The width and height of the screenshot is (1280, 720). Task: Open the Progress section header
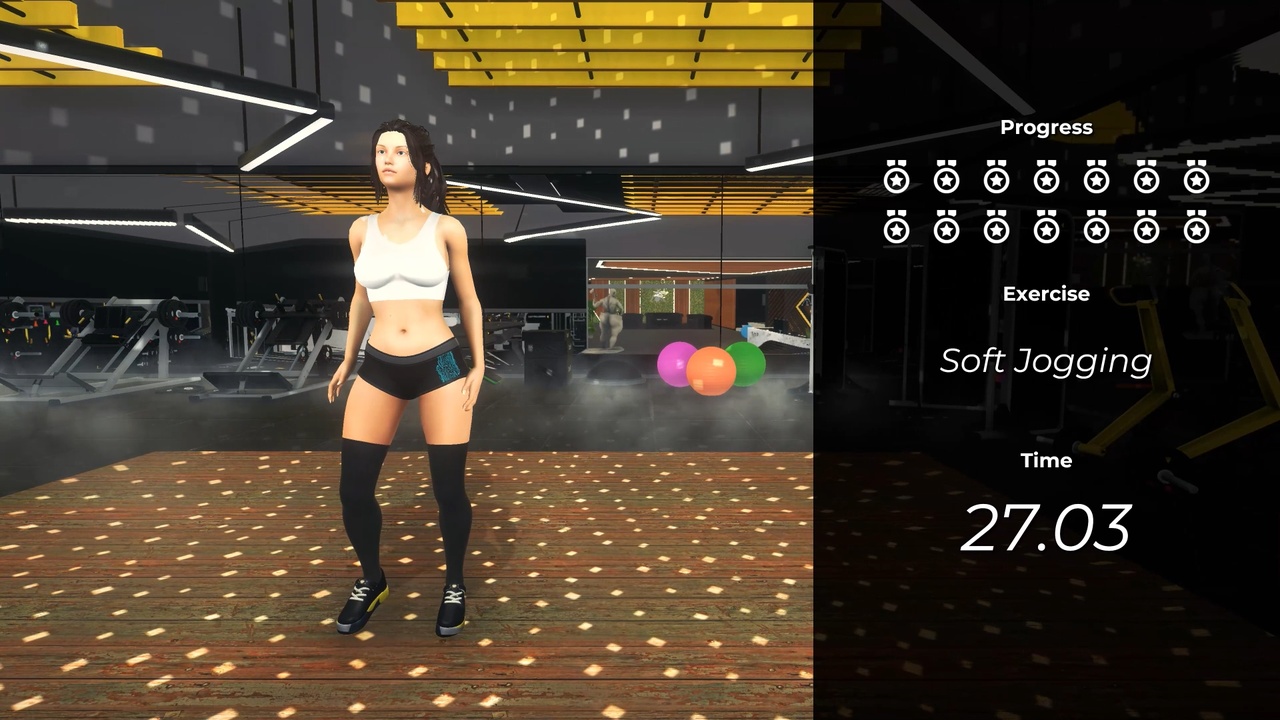[x=1046, y=127]
